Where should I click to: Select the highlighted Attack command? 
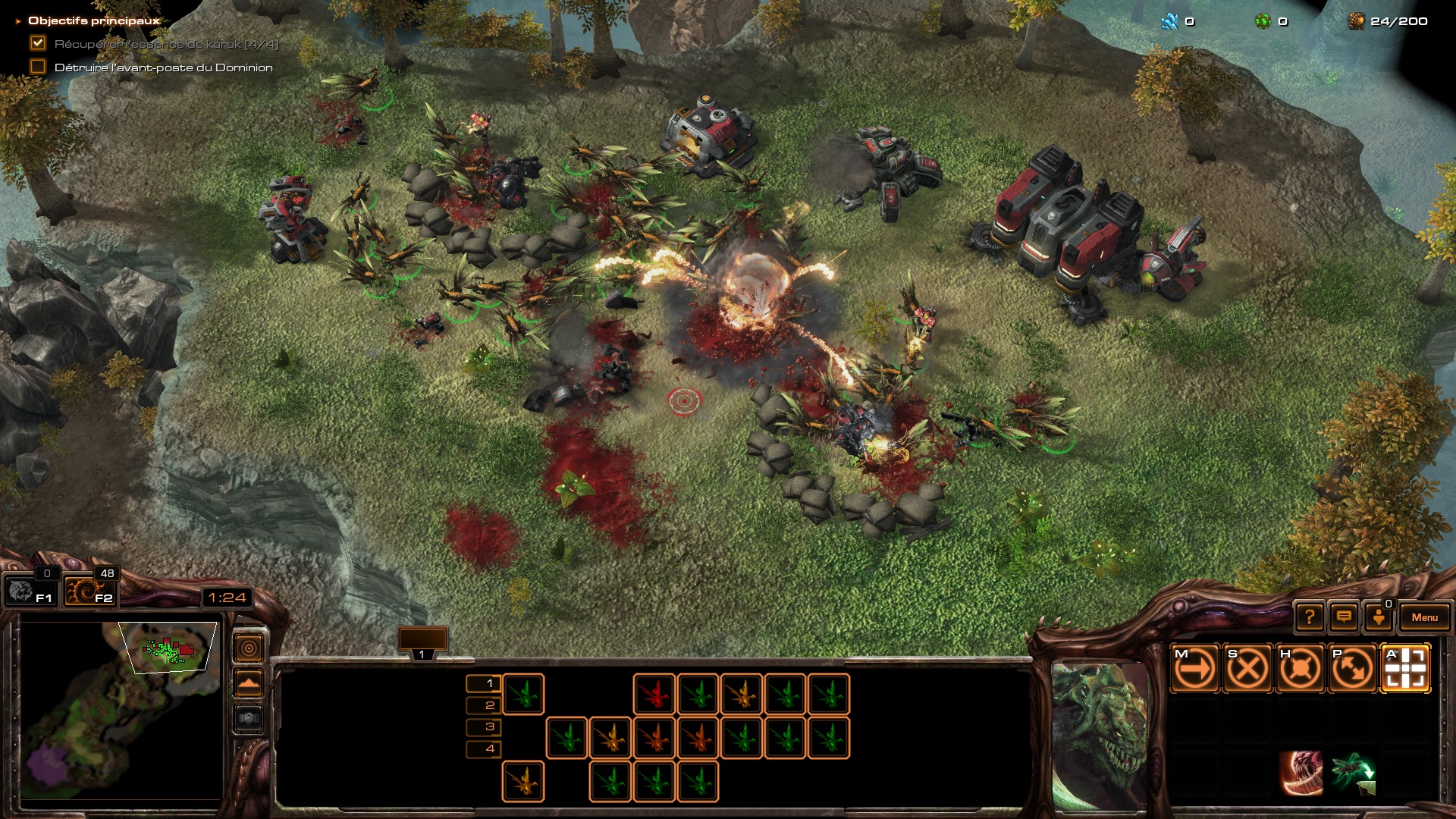(1406, 669)
